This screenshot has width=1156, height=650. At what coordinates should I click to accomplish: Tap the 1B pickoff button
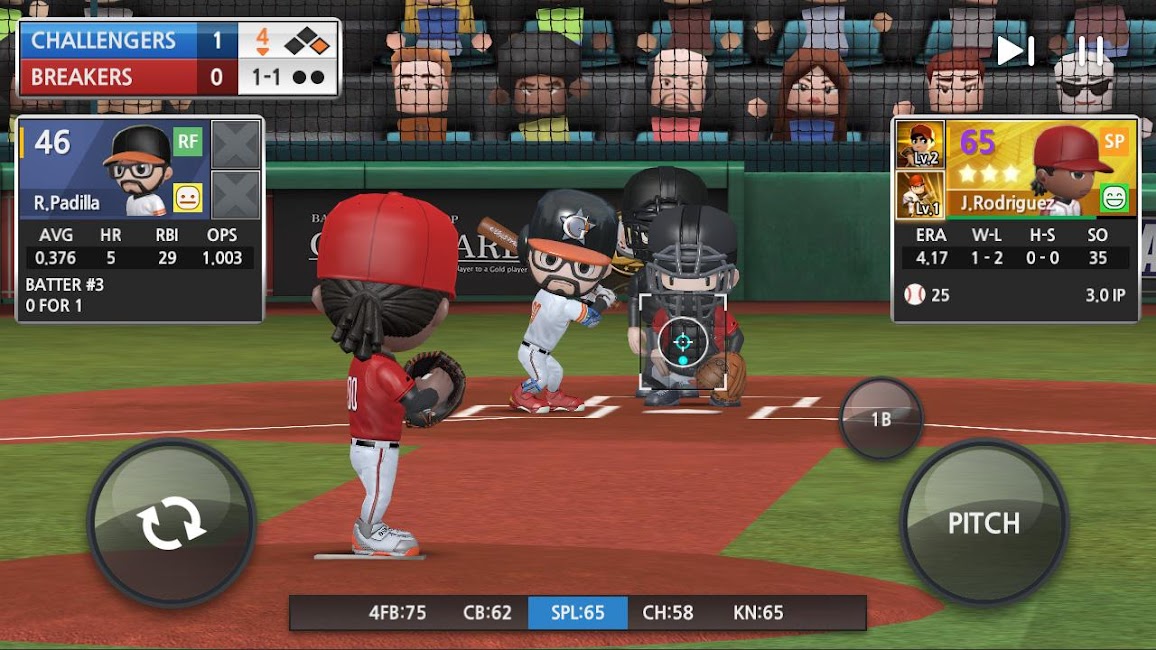tap(880, 419)
